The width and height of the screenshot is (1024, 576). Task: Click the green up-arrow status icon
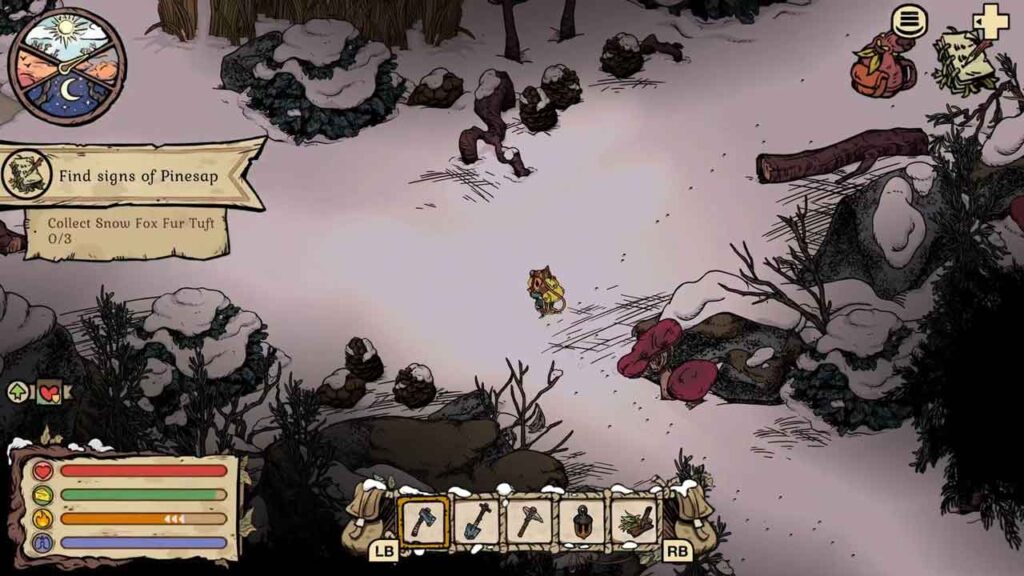point(19,392)
